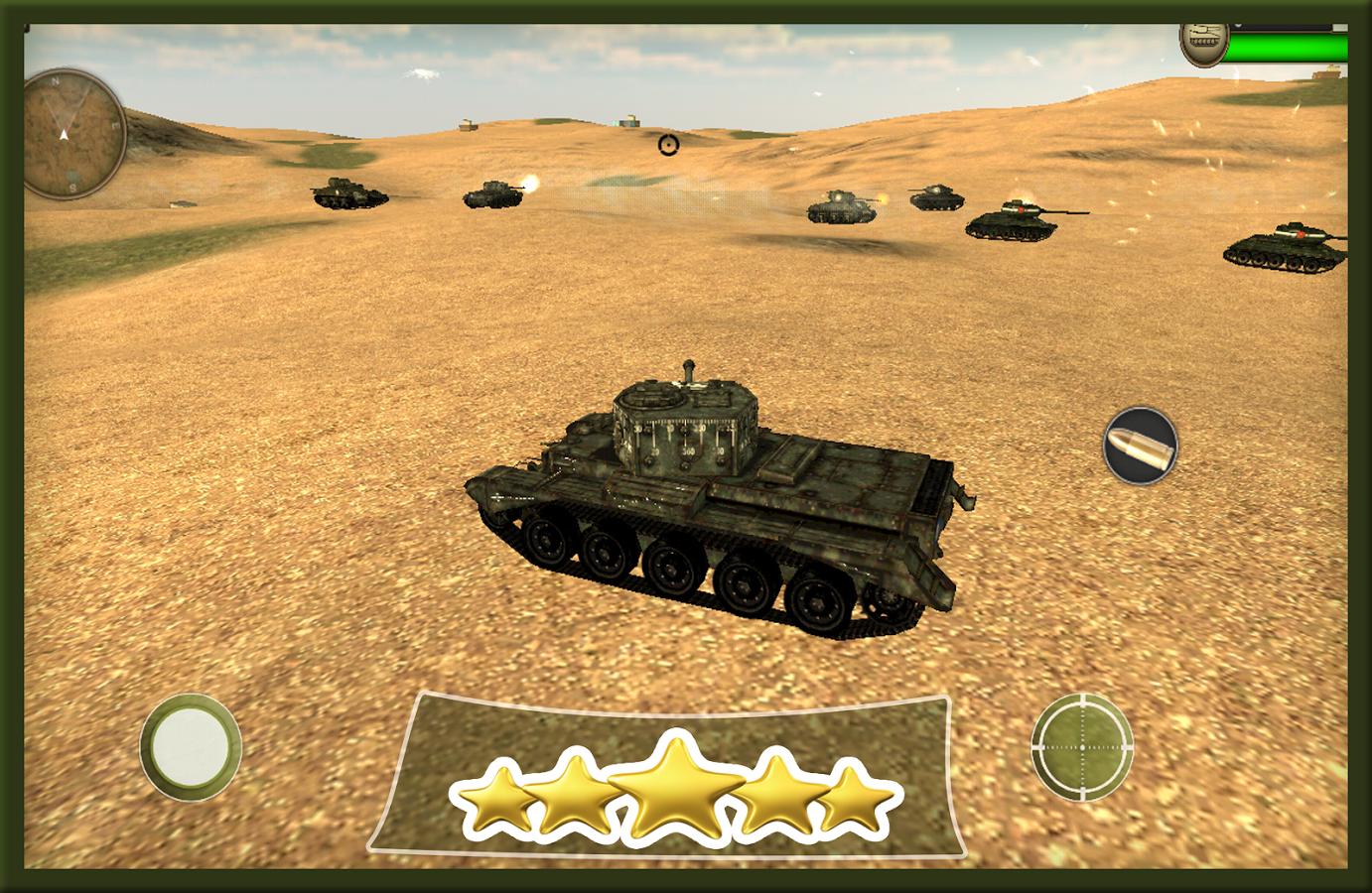
Task: Click the center targeting reticle
Action: click(x=669, y=146)
